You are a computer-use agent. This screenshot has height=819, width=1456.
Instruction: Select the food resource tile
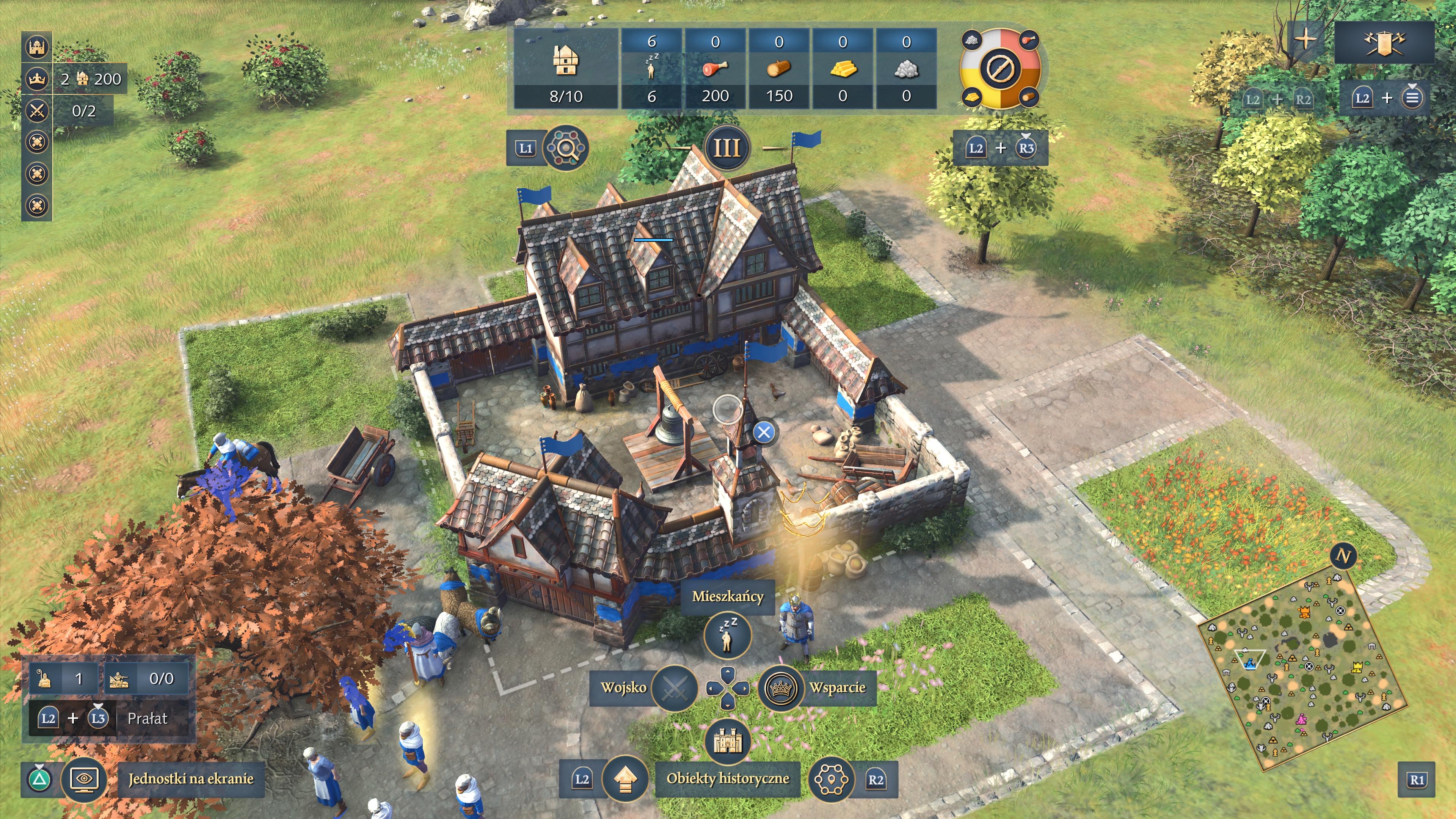715,68
